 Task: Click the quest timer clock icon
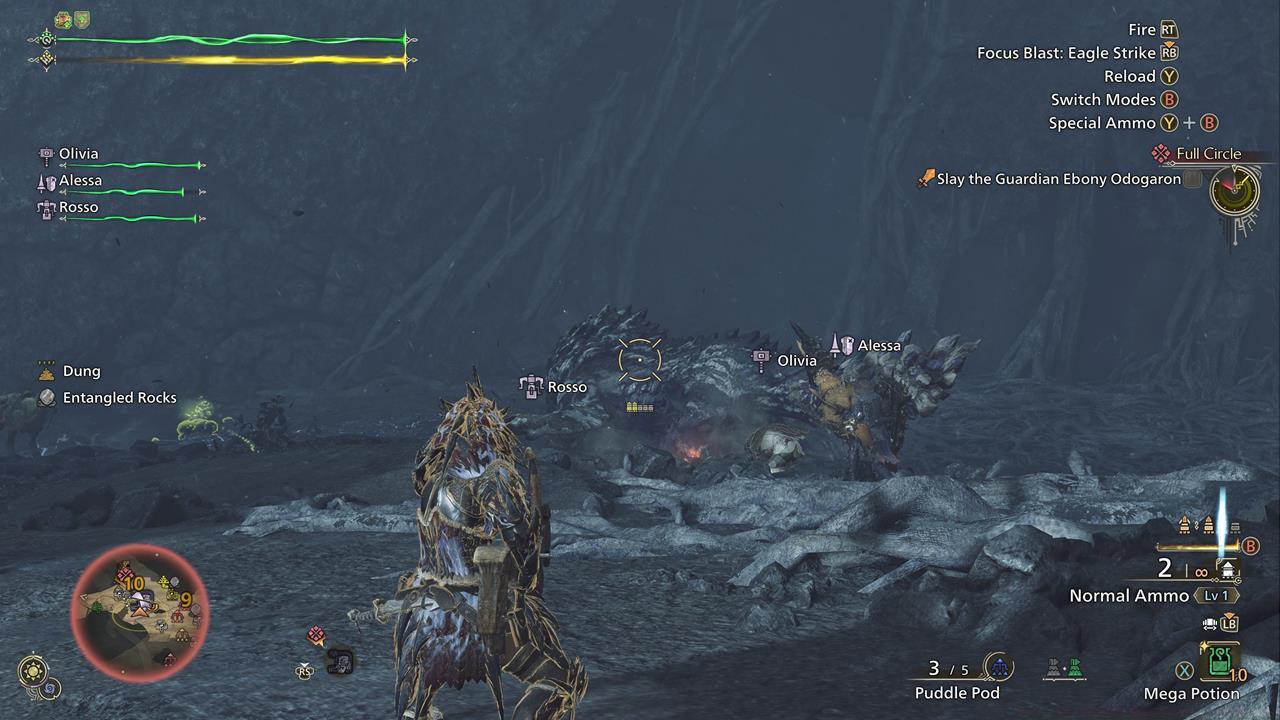tap(1234, 190)
